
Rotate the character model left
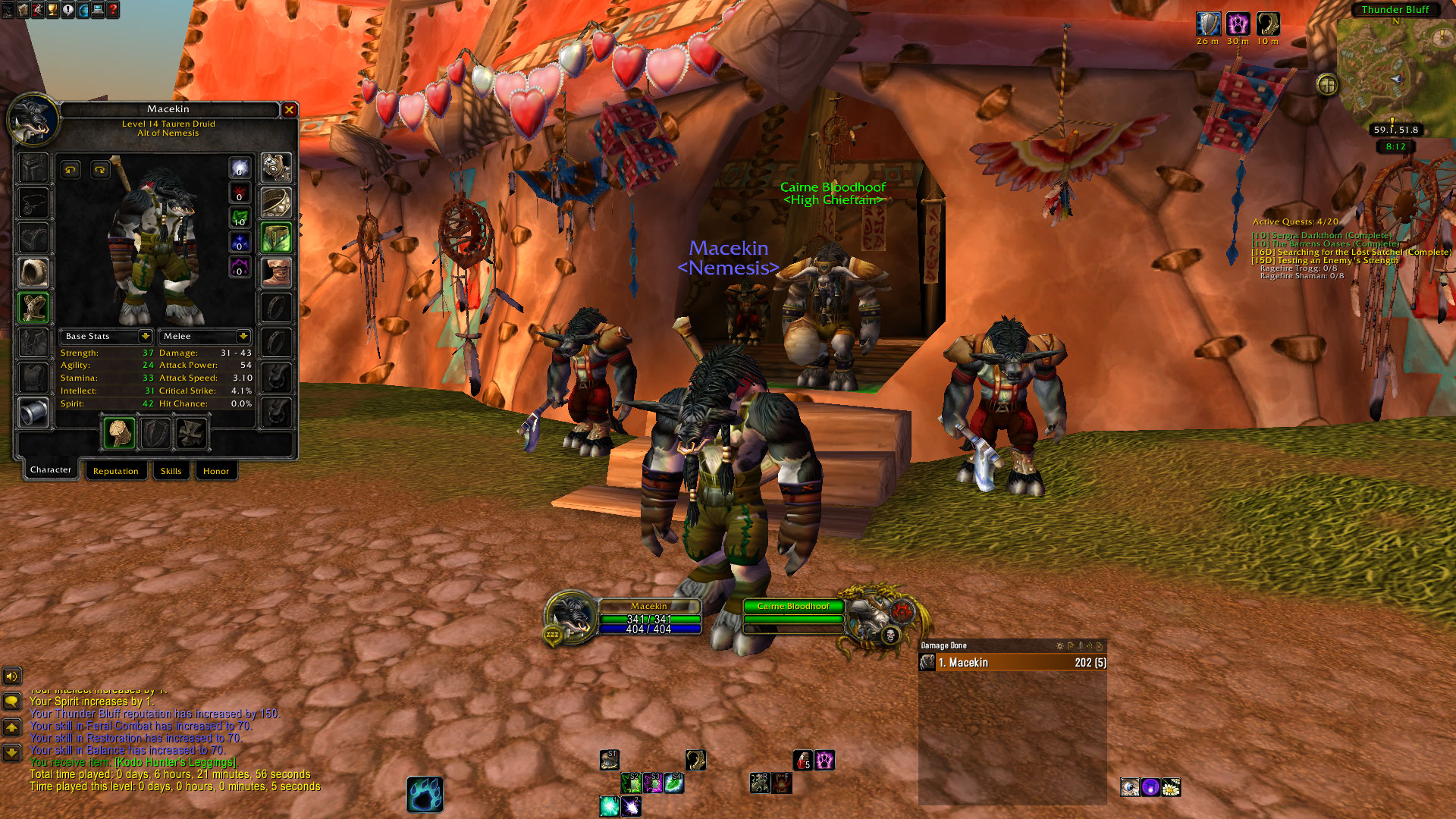[71, 170]
